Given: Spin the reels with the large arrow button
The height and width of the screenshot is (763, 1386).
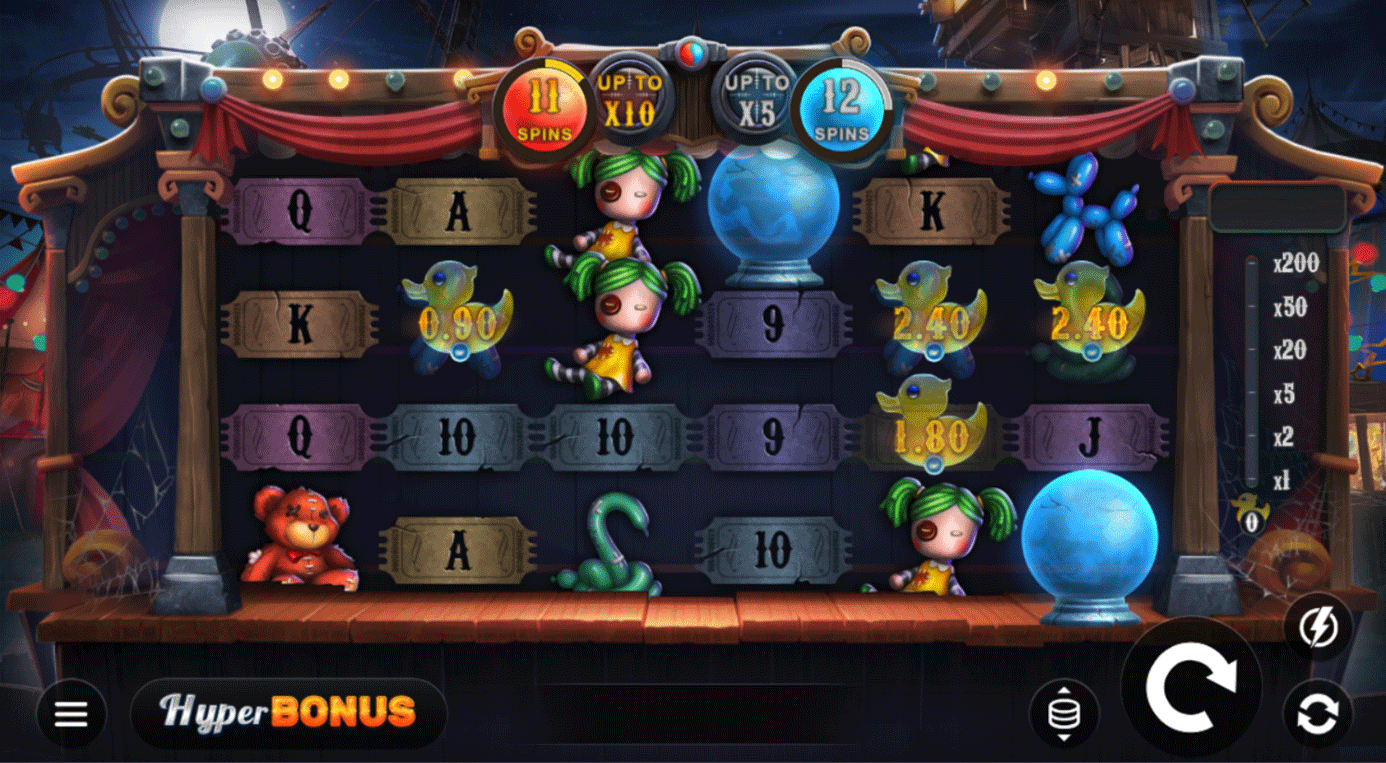Looking at the screenshot, I should pyautogui.click(x=1191, y=687).
